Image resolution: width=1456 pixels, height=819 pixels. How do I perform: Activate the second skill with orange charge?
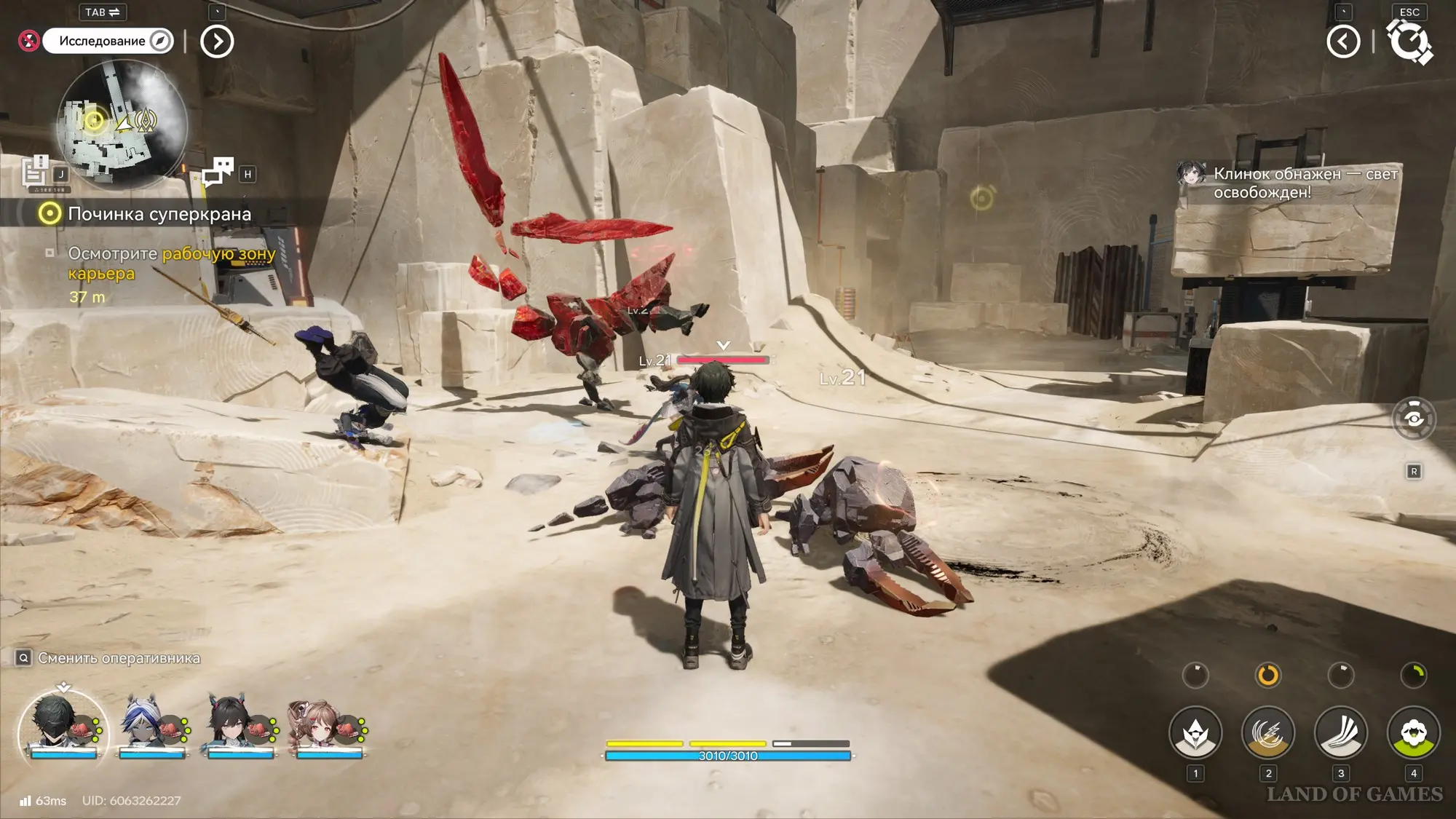(x=1267, y=733)
